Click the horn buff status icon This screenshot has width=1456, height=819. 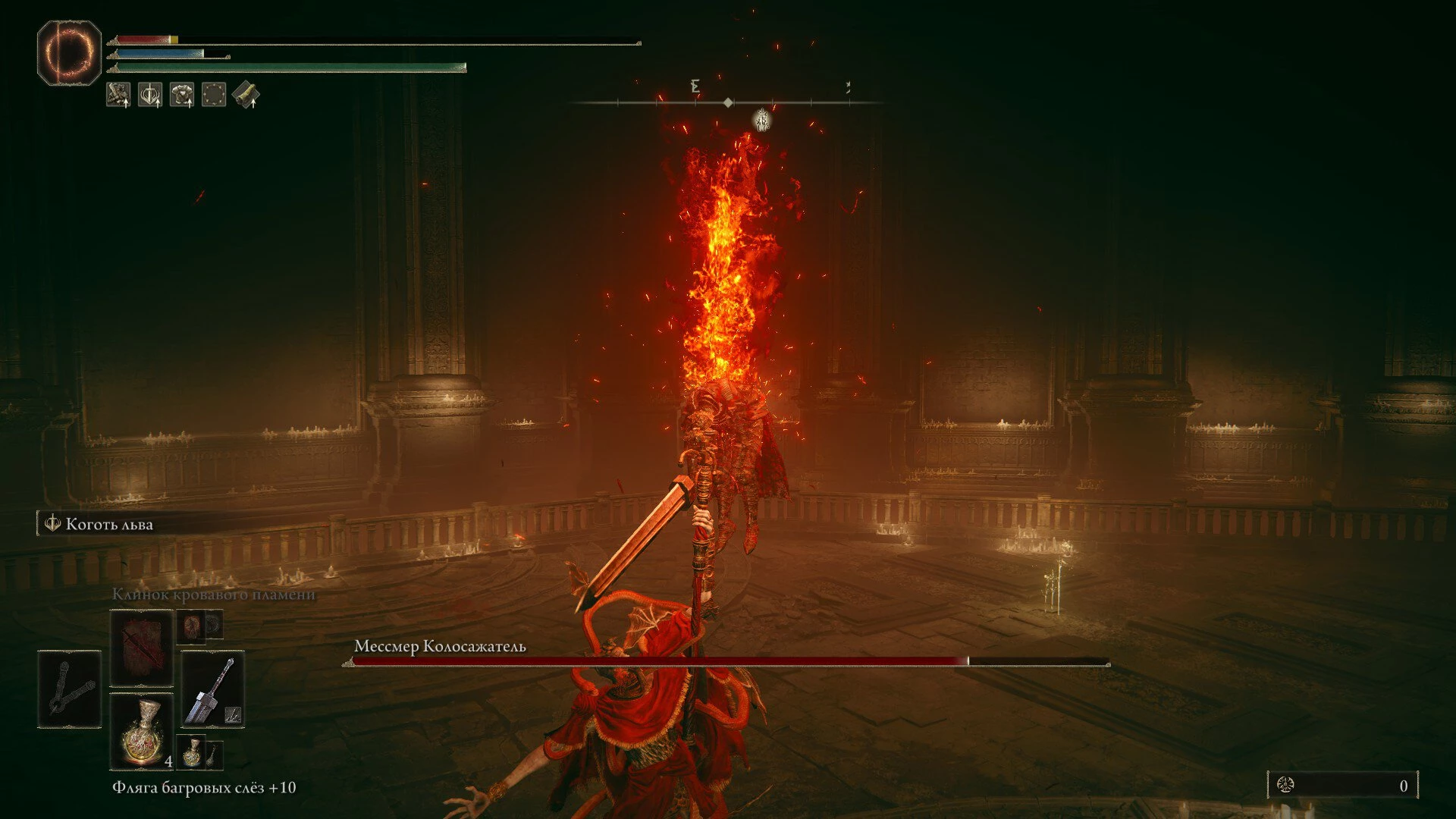[246, 95]
